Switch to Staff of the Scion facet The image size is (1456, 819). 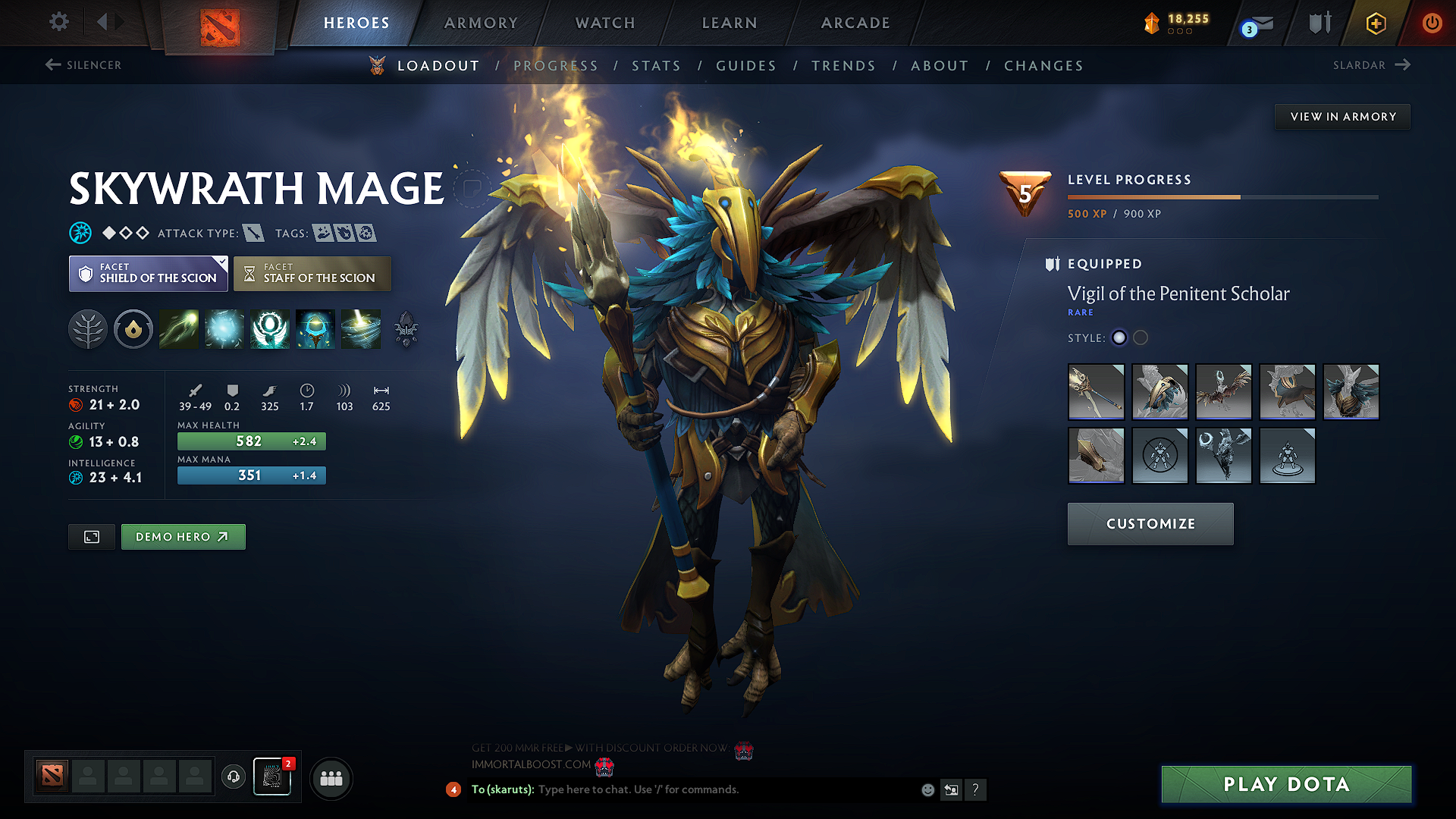click(x=312, y=273)
